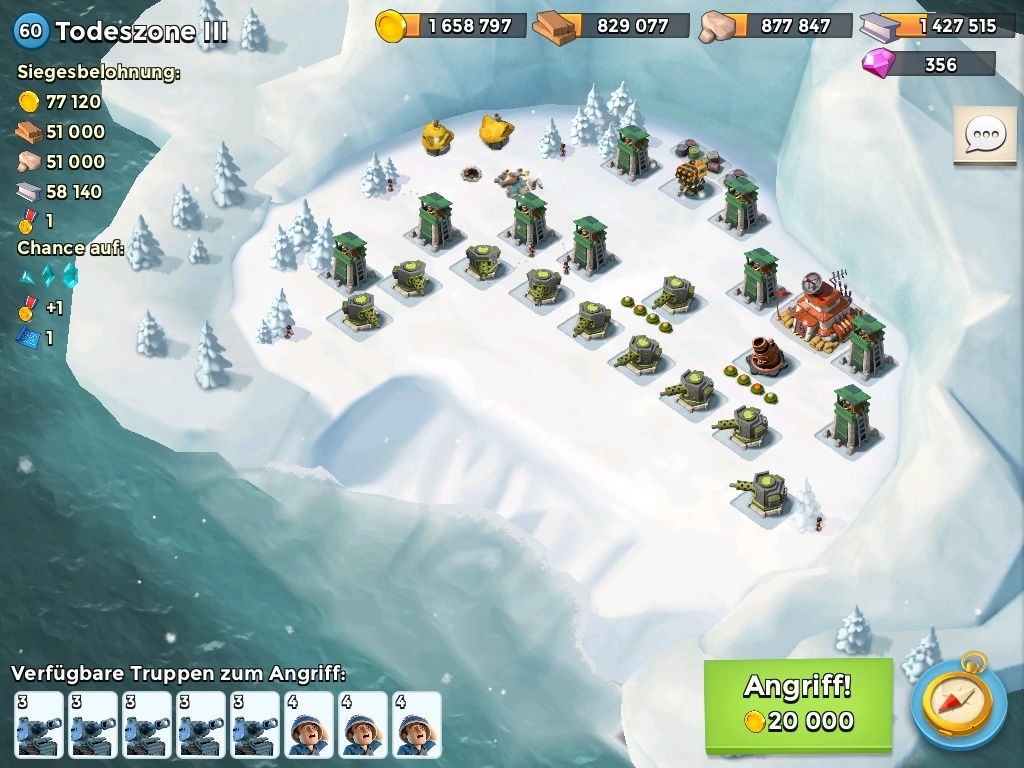Viewport: 1024px width, 768px height.
Task: Start the attack with the Angriff! button
Action: coord(797,703)
